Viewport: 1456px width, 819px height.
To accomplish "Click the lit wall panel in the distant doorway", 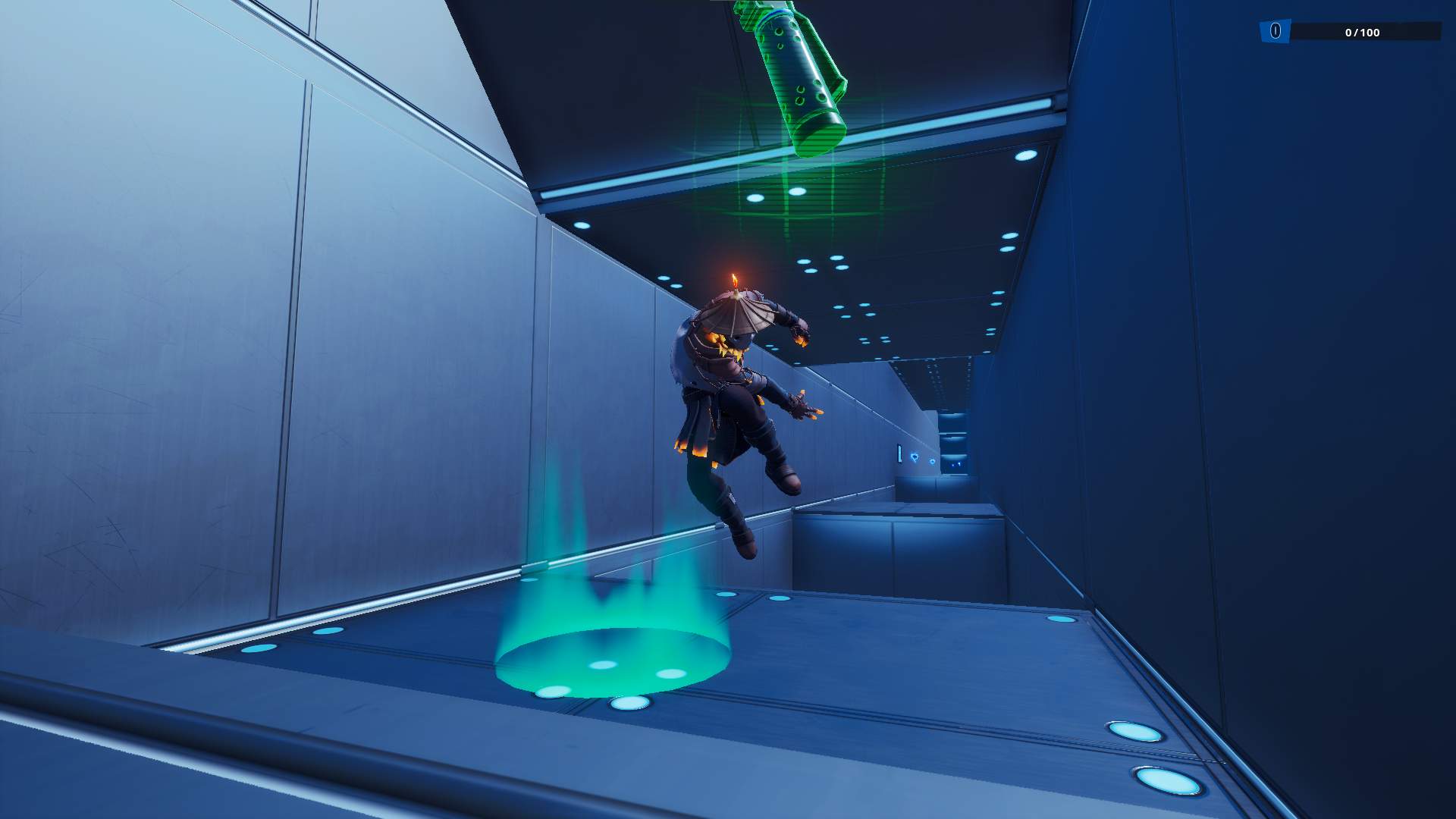I will pos(900,453).
